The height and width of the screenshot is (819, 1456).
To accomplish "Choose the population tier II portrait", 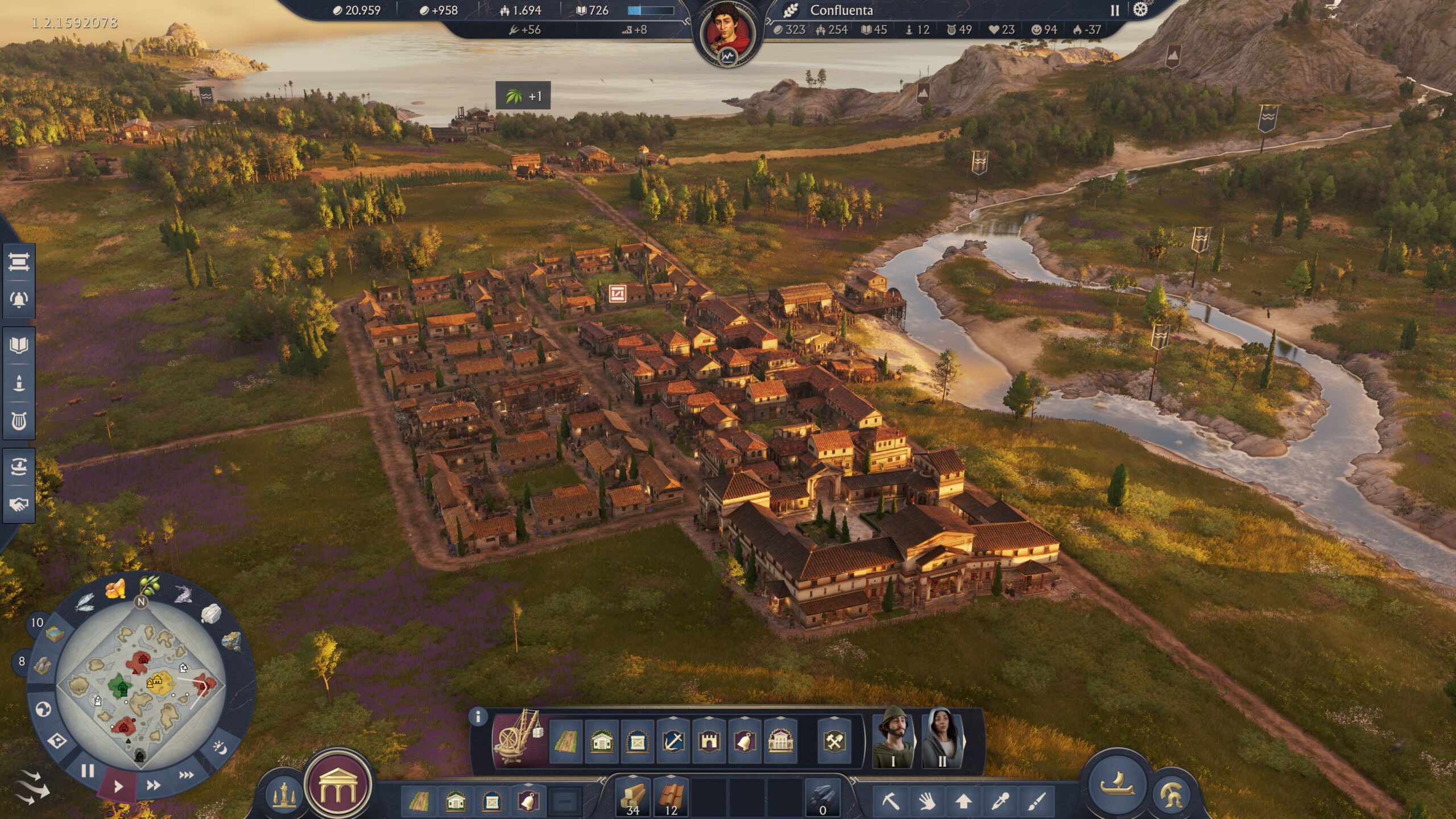I will (x=942, y=738).
